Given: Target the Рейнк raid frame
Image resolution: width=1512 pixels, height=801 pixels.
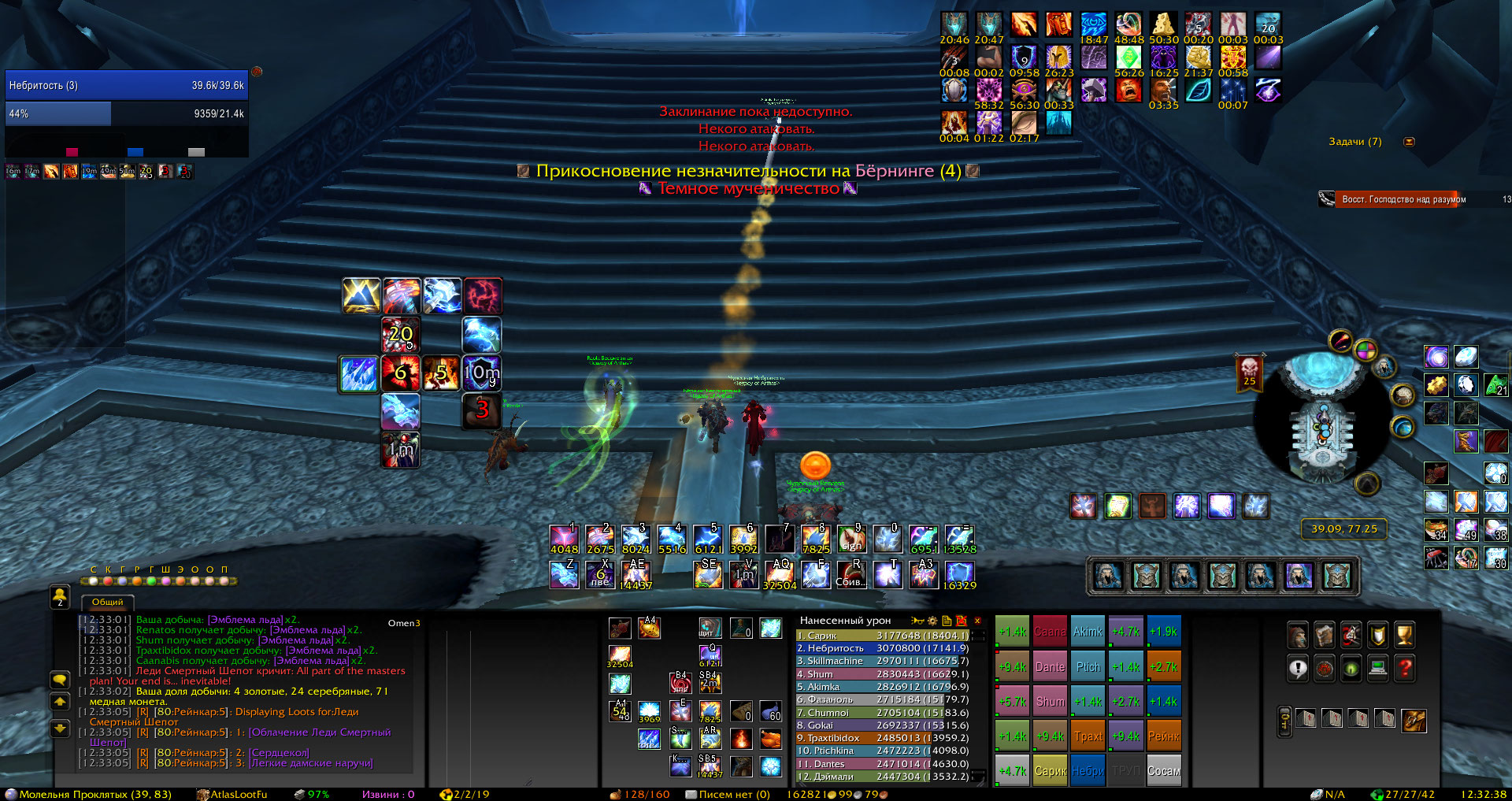Looking at the screenshot, I should click(1163, 736).
